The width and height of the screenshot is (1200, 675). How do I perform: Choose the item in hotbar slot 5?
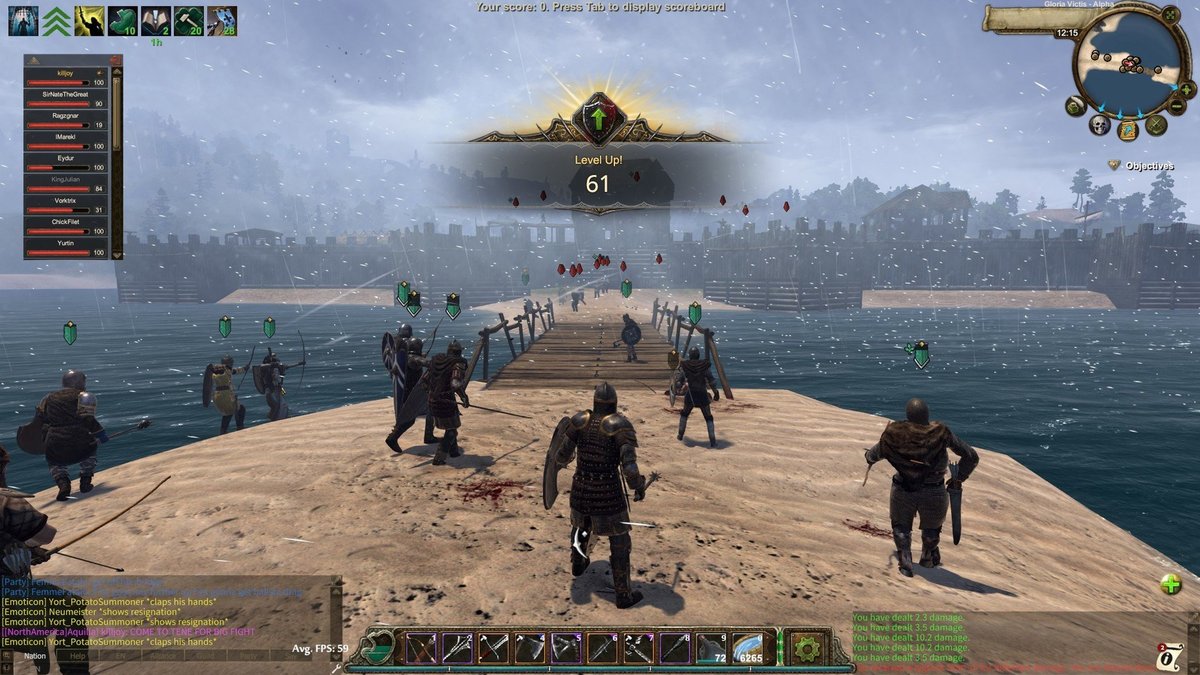(566, 648)
